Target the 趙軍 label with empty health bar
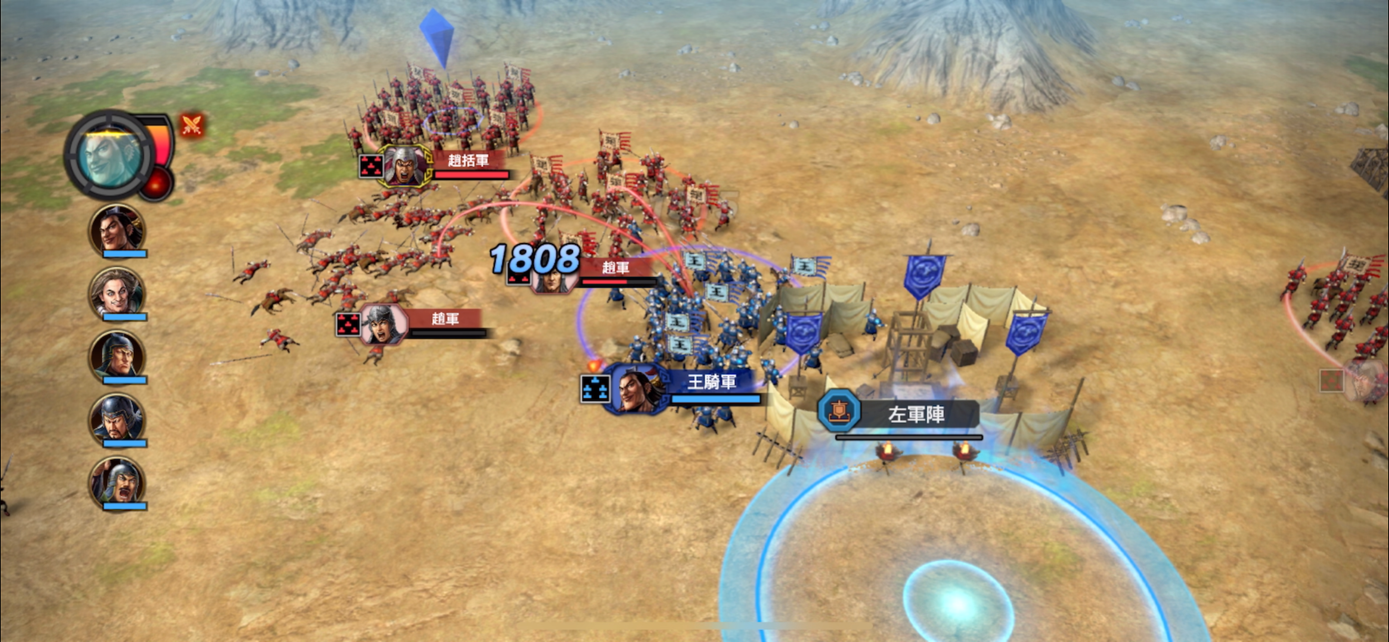 click(445, 318)
